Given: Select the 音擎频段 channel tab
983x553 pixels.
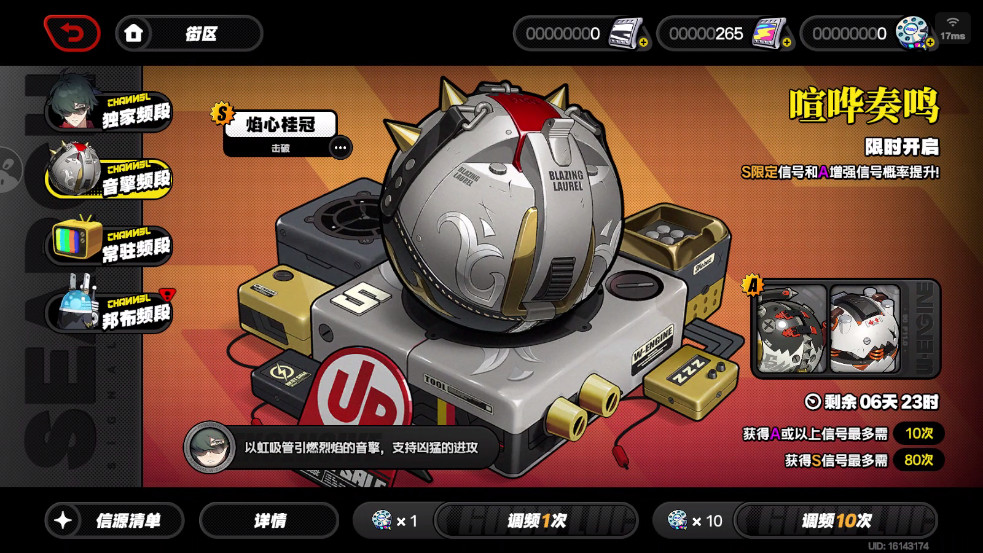Looking at the screenshot, I should 110,172.
